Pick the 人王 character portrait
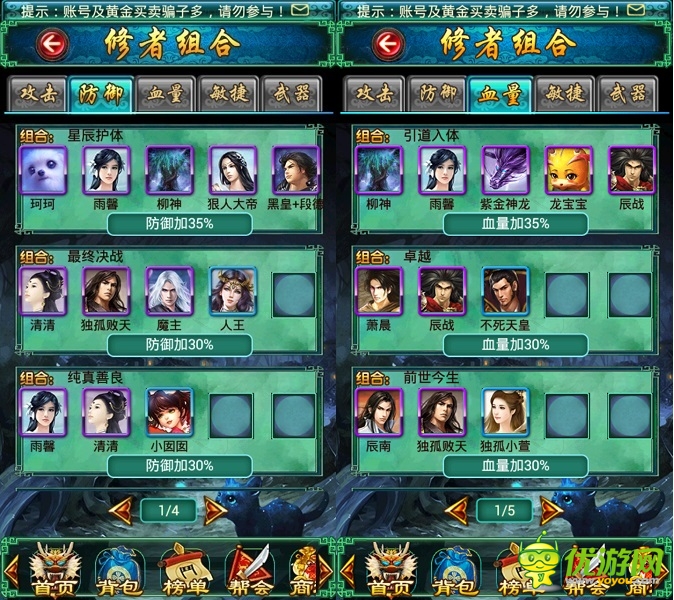The width and height of the screenshot is (674, 600). tap(233, 291)
